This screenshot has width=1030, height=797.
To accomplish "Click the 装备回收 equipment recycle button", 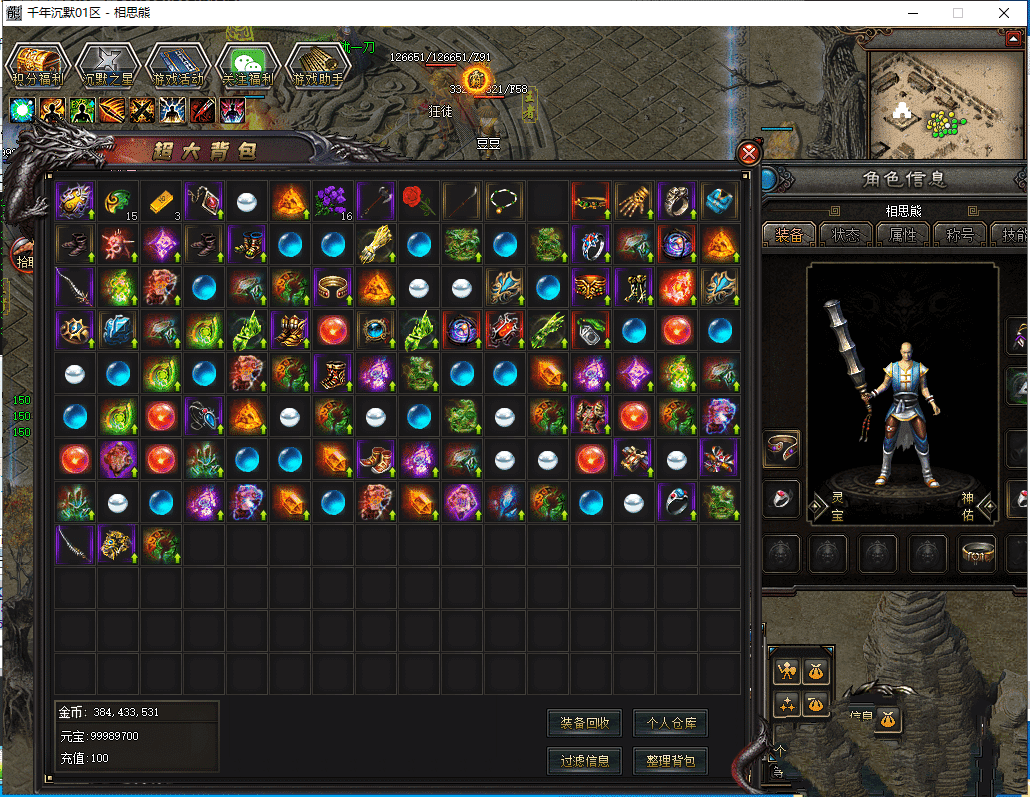I will (585, 723).
